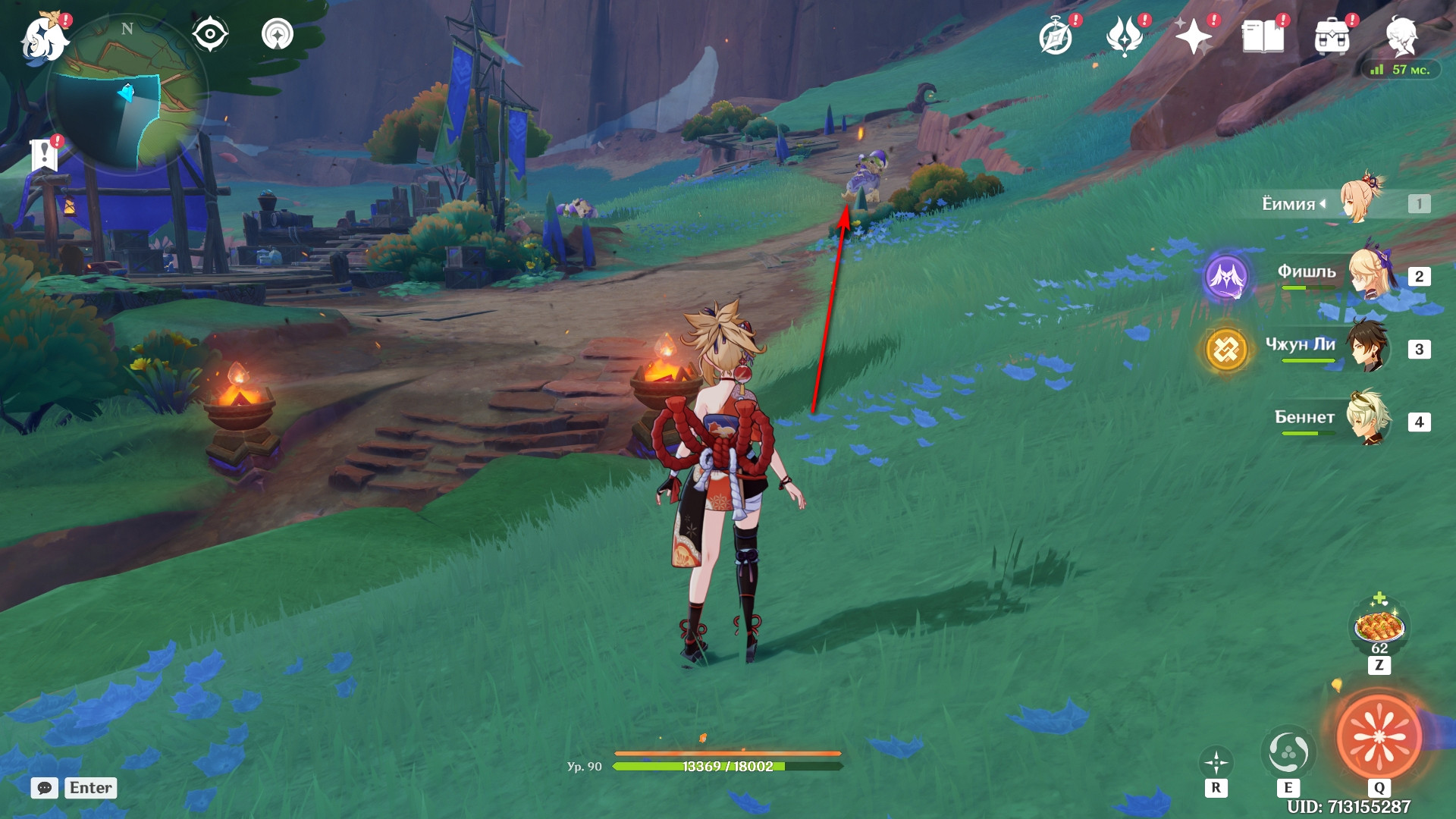
Task: Open the quest marker exclamation icon
Action: [45, 155]
